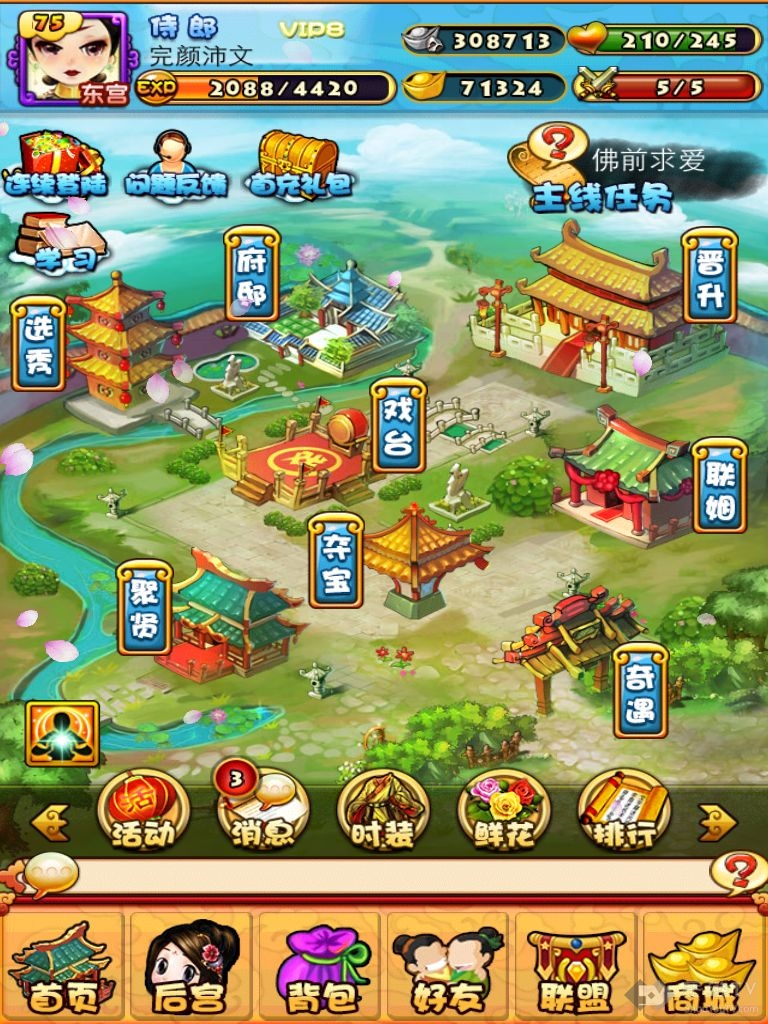Open the 首充礼包 treasure chest offer
Screen dimensions: 768x1024
click(x=300, y=163)
